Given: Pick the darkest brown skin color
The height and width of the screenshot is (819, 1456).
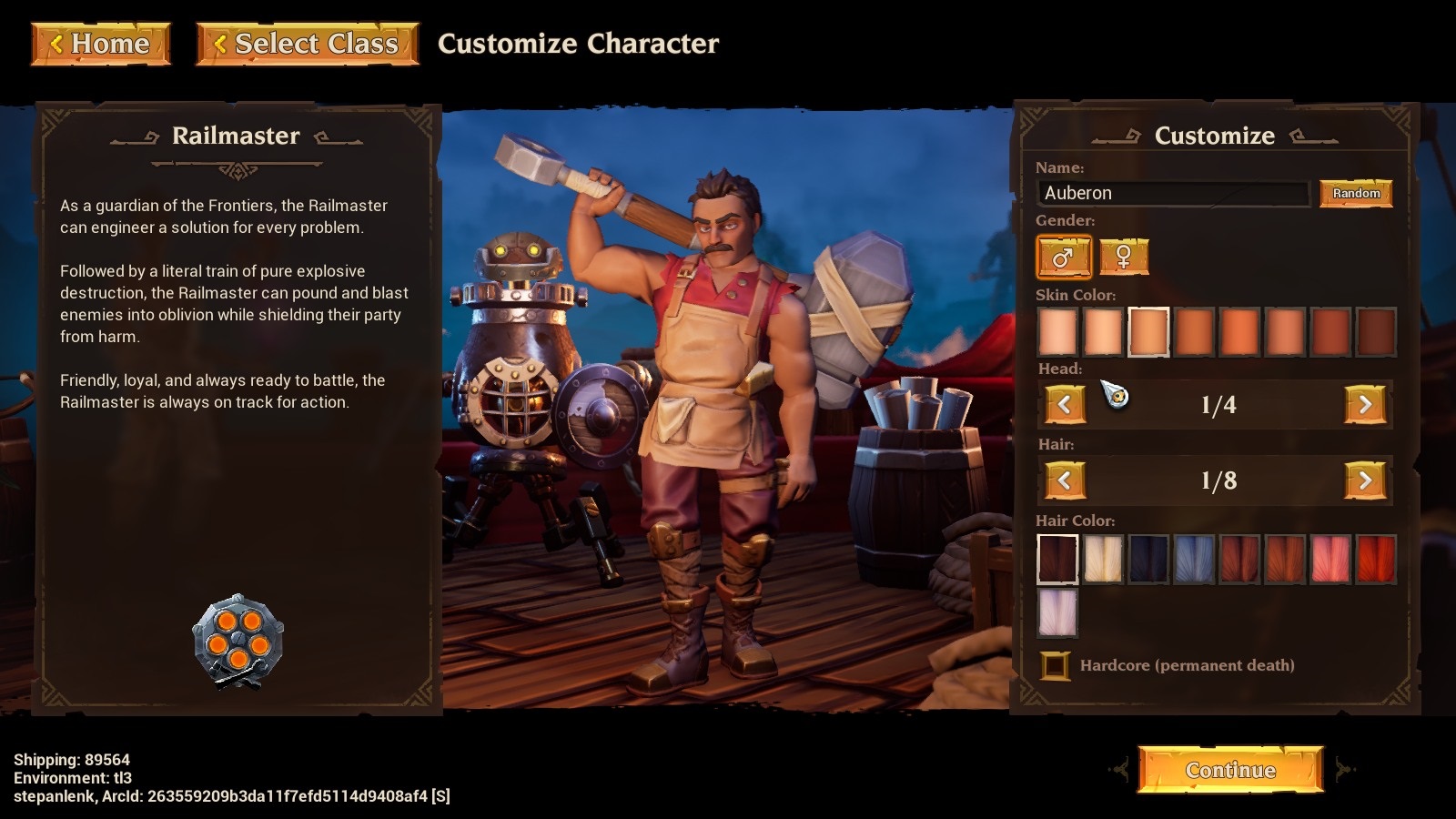Looking at the screenshot, I should click(1375, 331).
